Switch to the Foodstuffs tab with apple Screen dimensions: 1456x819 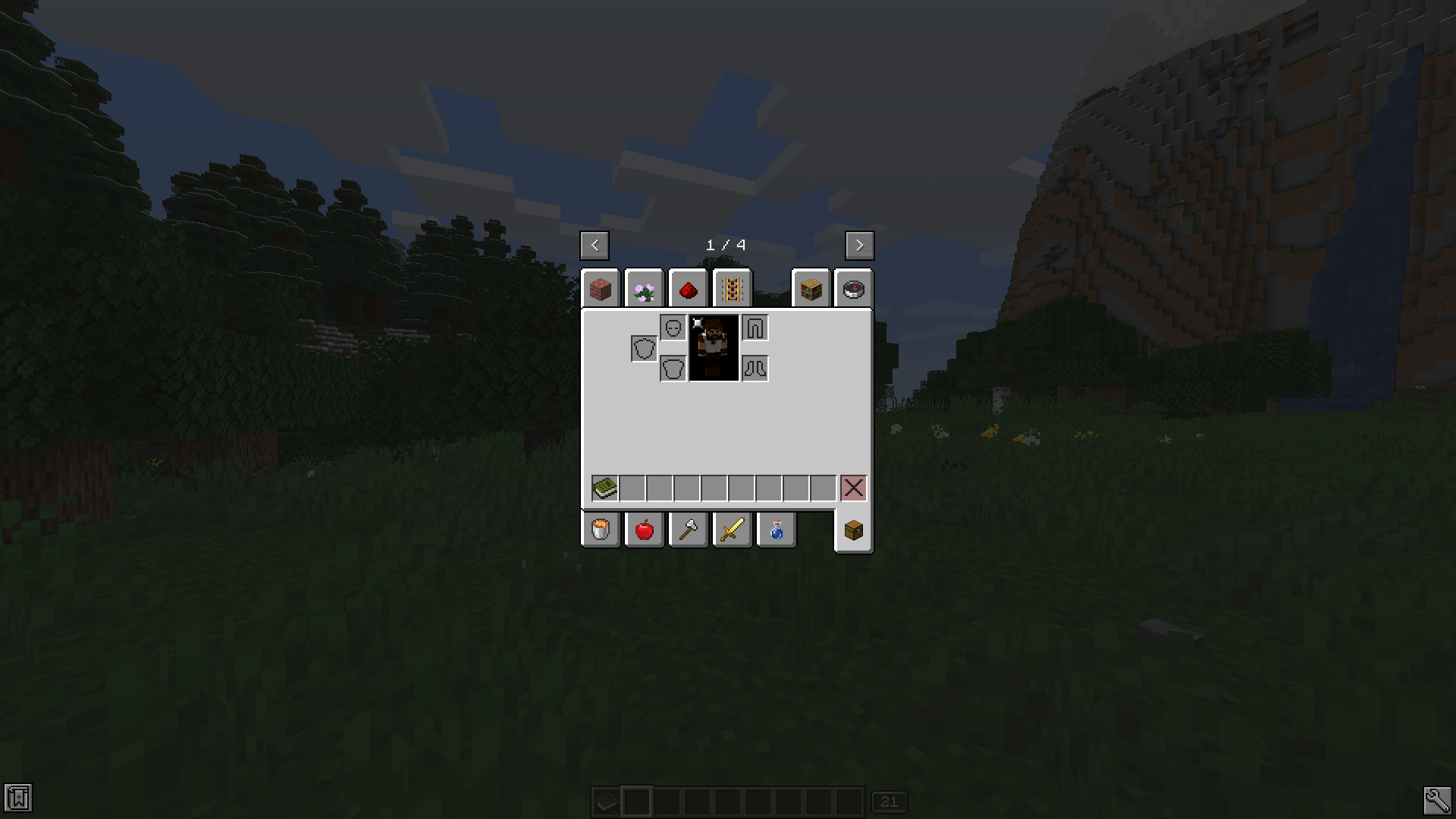pos(644,529)
